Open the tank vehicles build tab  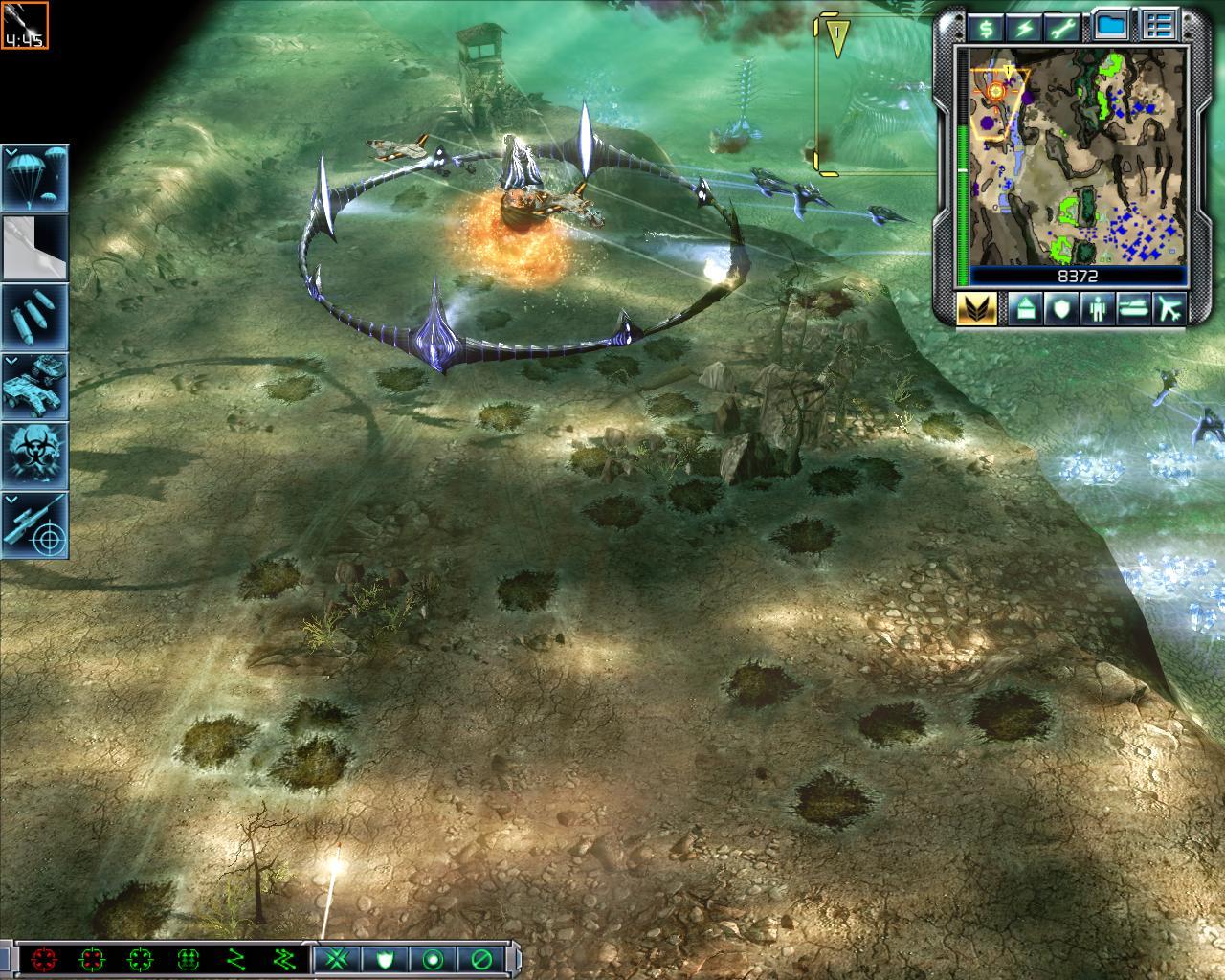click(x=1133, y=309)
